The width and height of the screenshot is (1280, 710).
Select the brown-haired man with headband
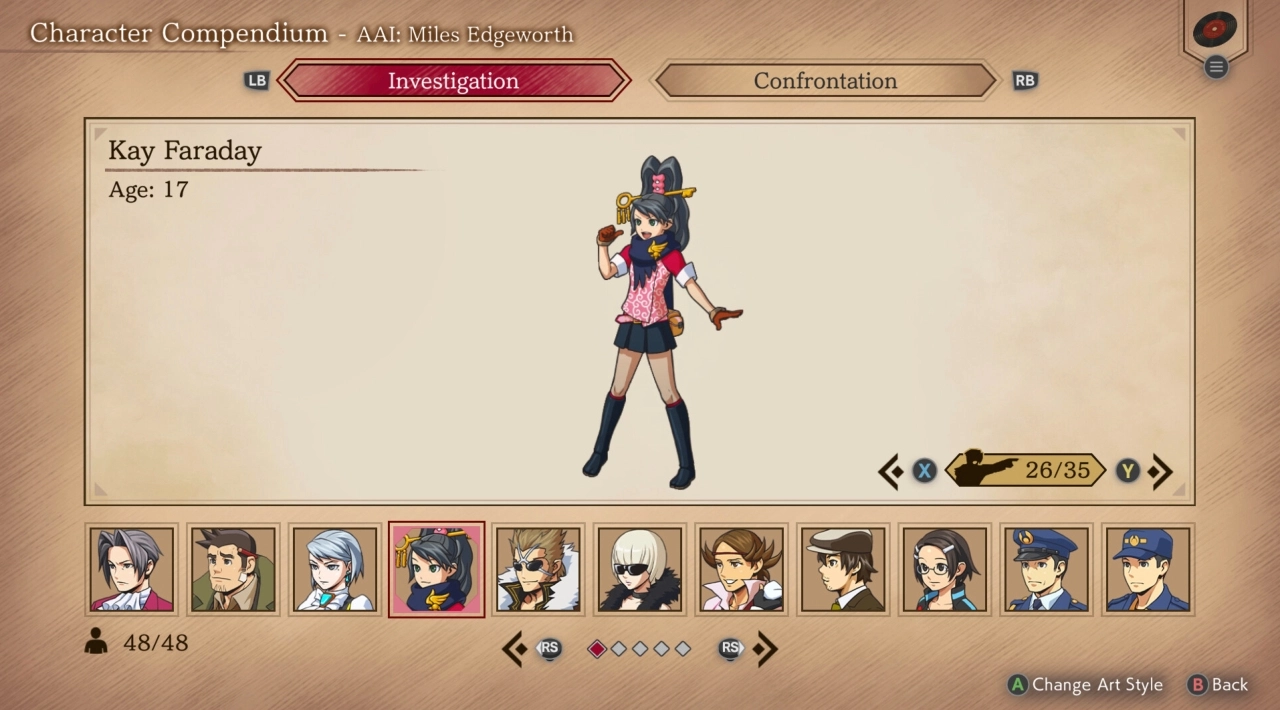coord(741,570)
